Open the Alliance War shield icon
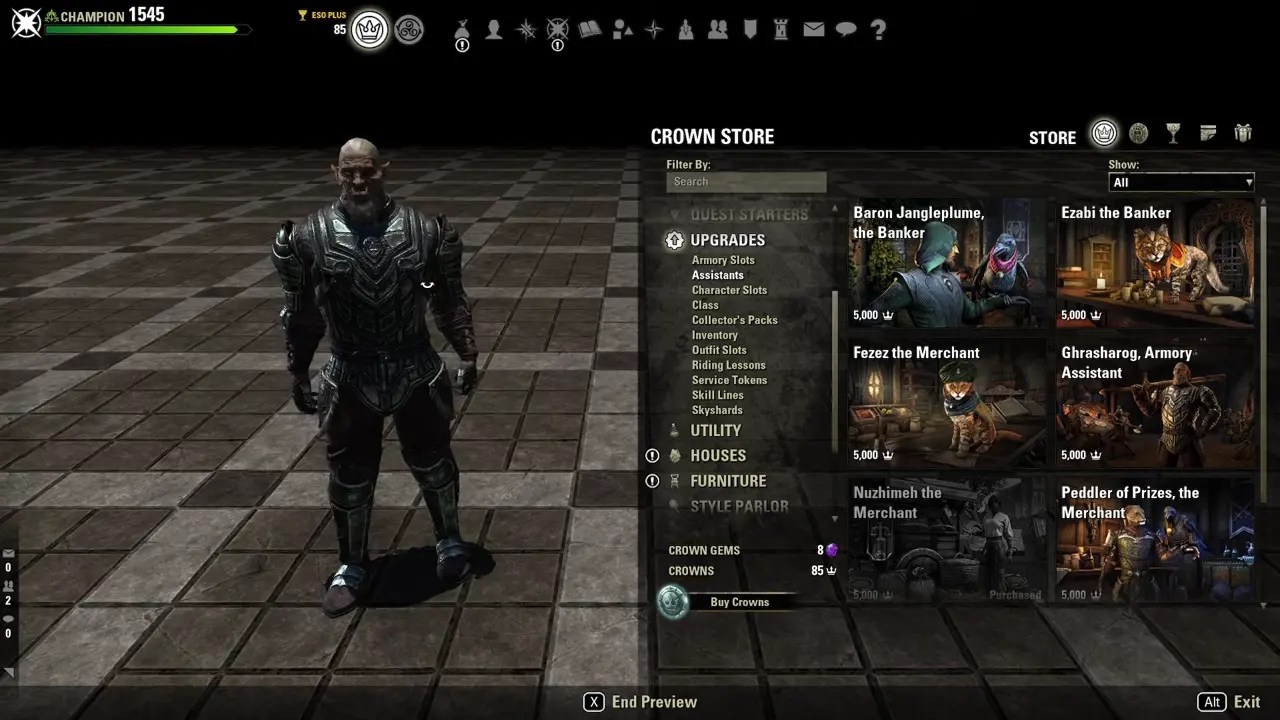 click(750, 30)
